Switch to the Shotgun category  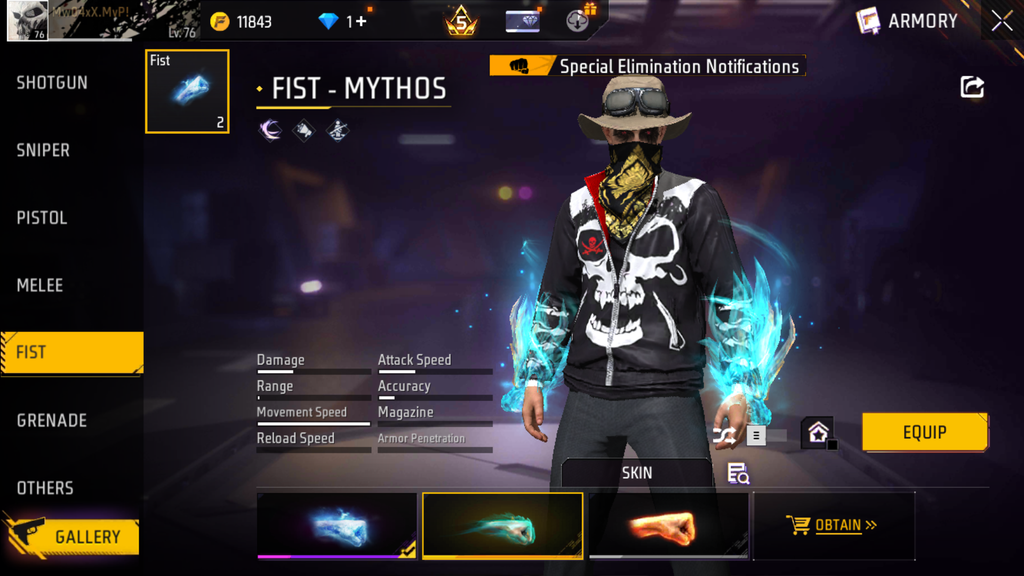(52, 83)
